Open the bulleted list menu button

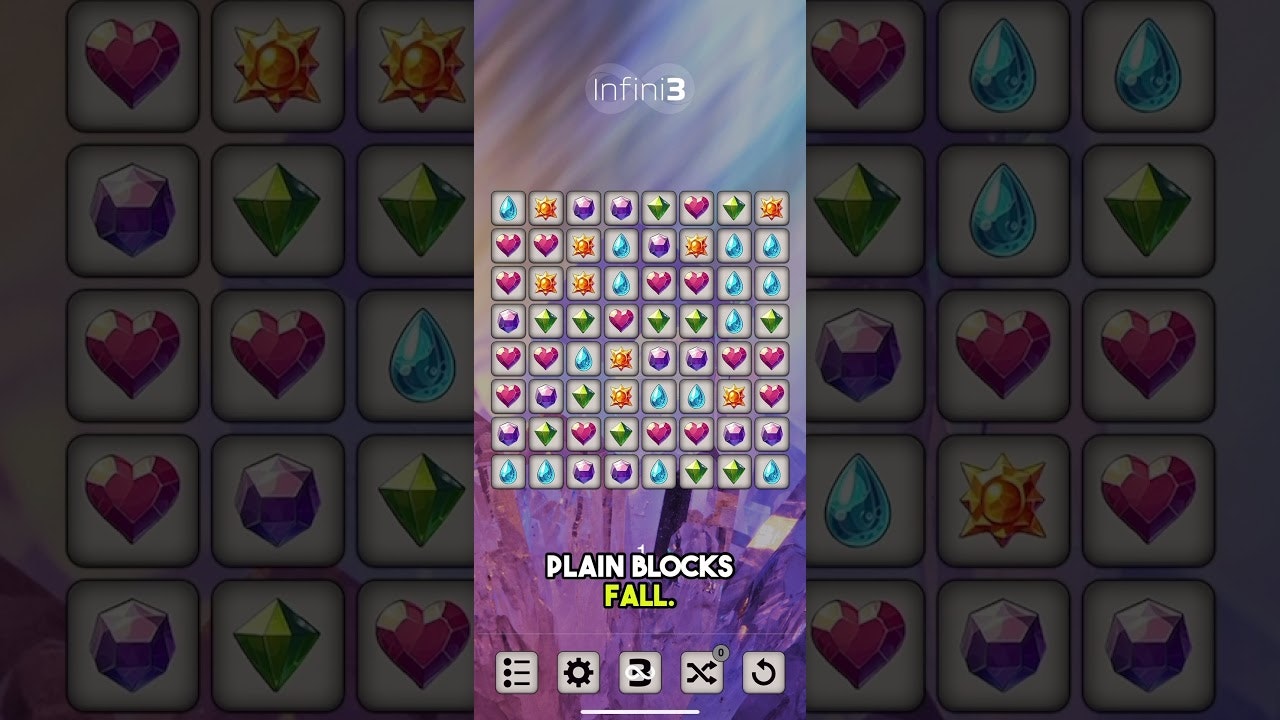pos(517,673)
